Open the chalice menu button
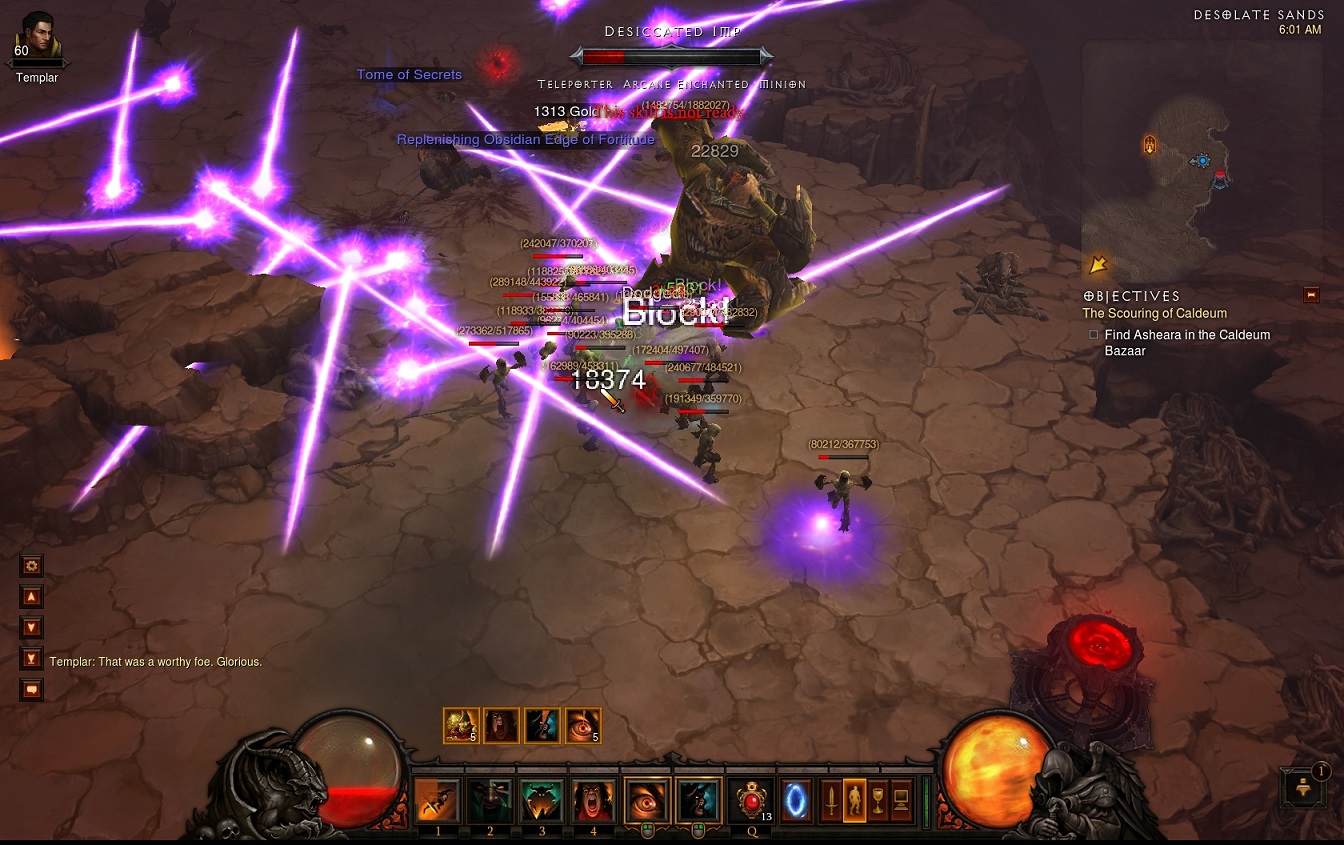 878,800
